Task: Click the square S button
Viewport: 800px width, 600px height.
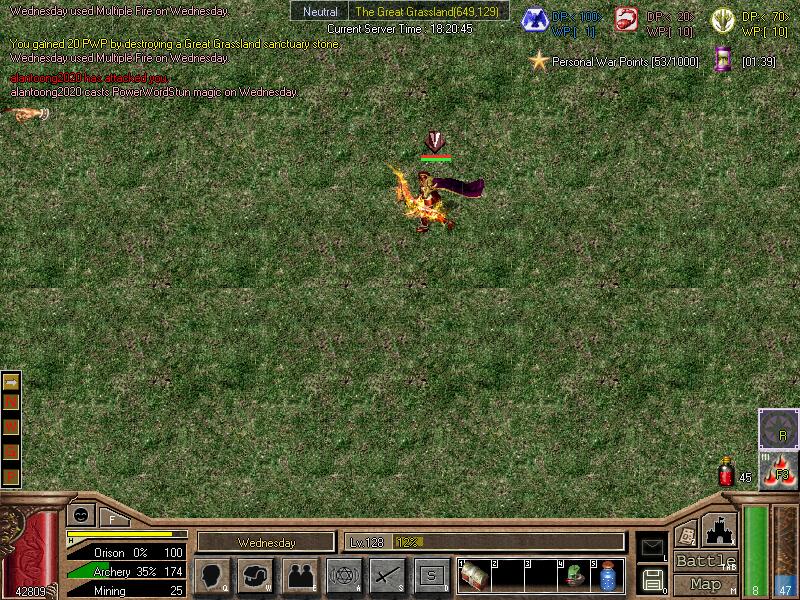Action: [x=432, y=575]
